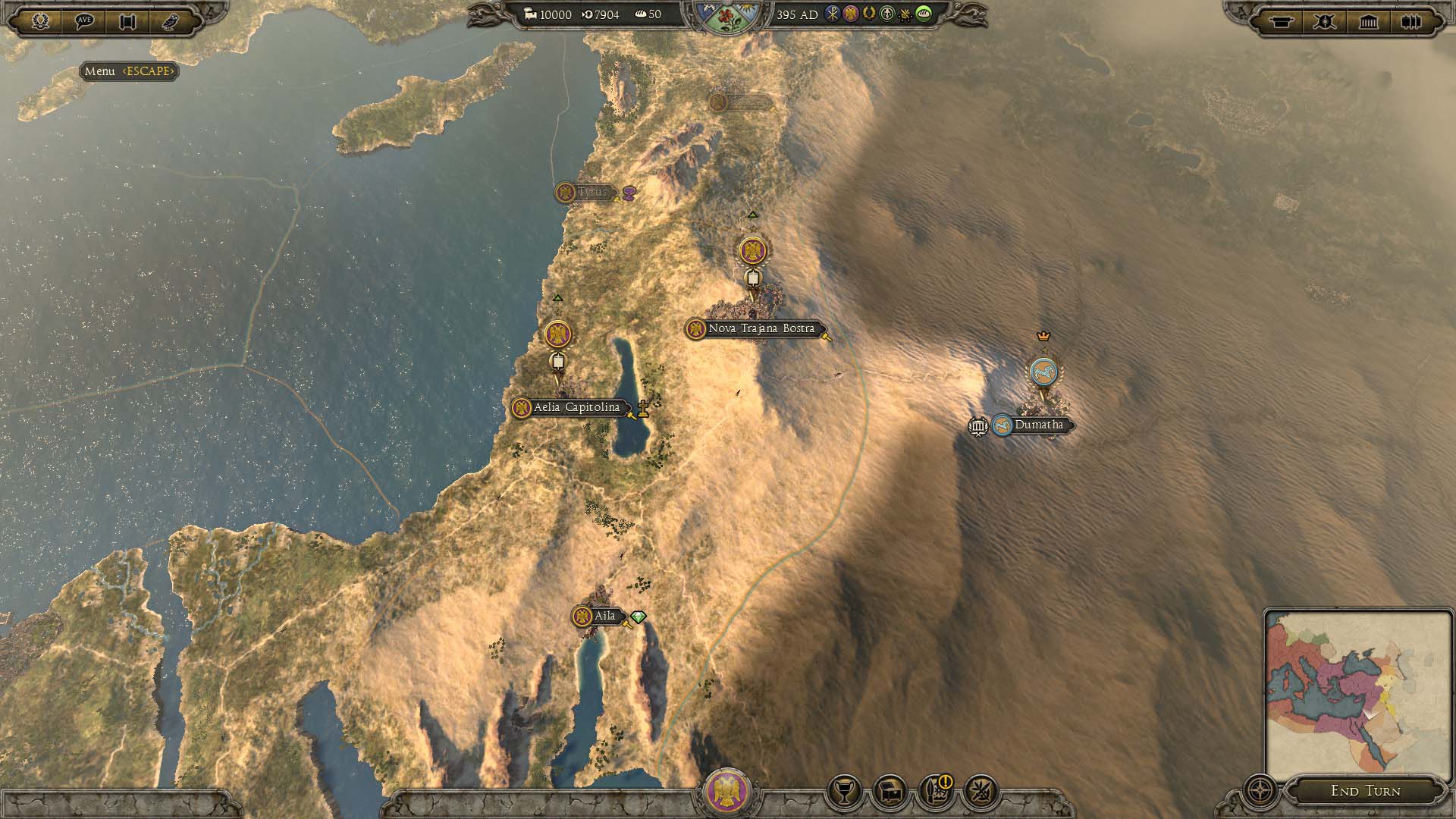Screen dimensions: 1456x819
Task: Show the crossed swords and shield panel
Action: point(1325,21)
